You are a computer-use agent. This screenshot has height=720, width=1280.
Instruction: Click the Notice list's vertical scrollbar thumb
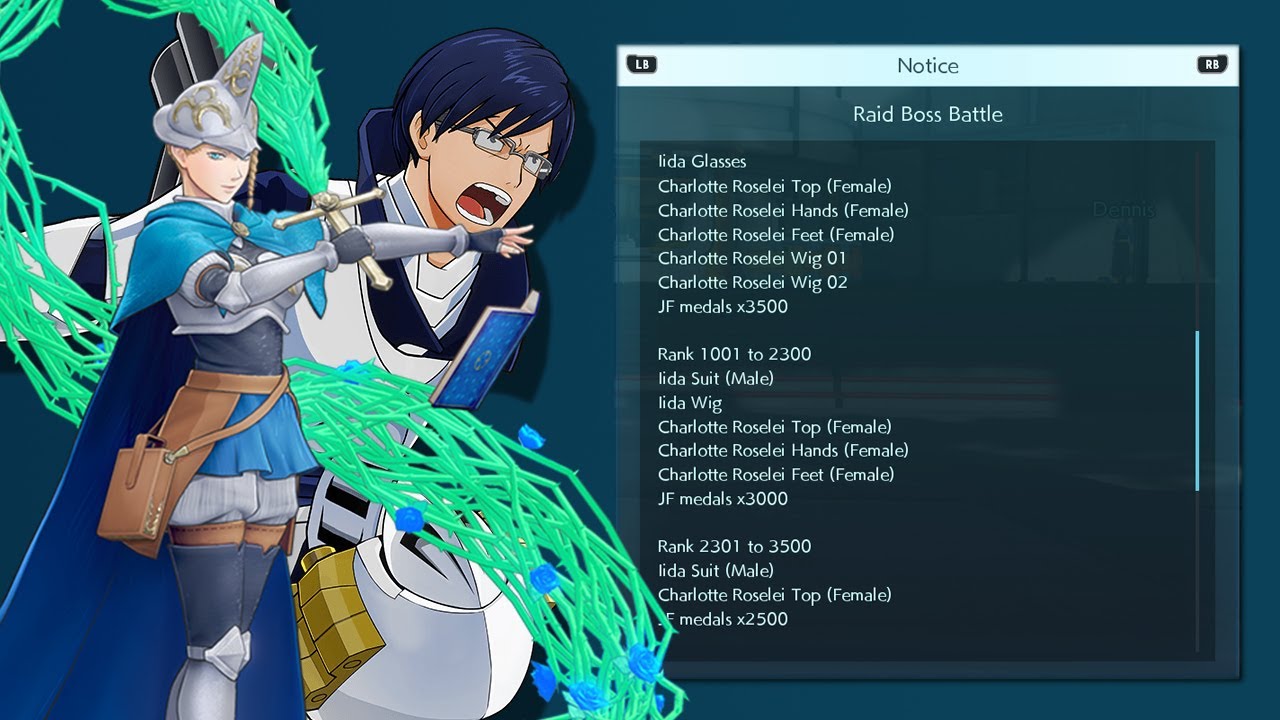coord(1197,411)
